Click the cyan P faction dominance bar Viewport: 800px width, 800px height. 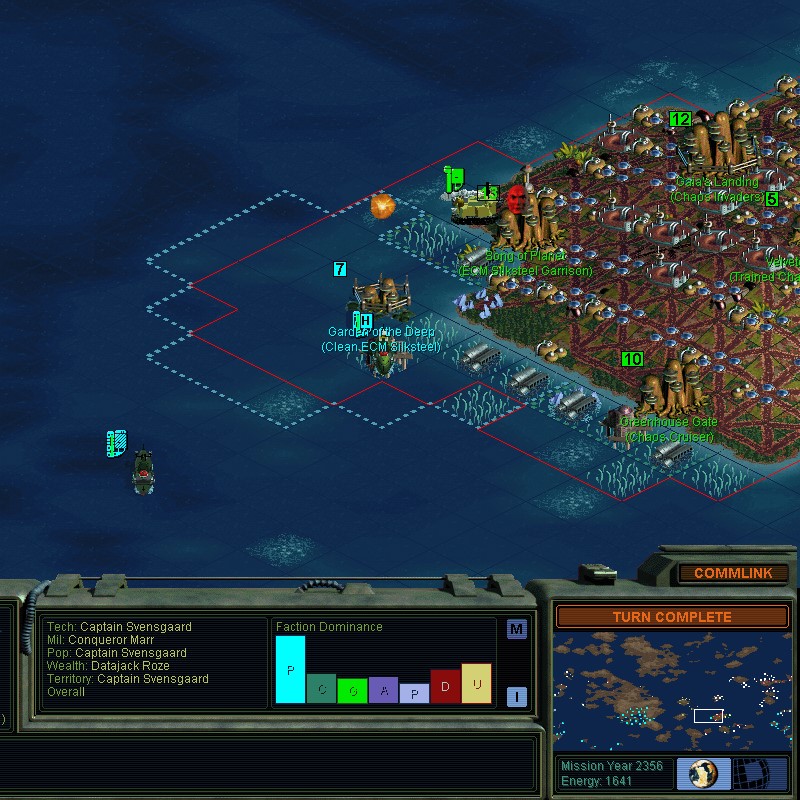point(290,669)
